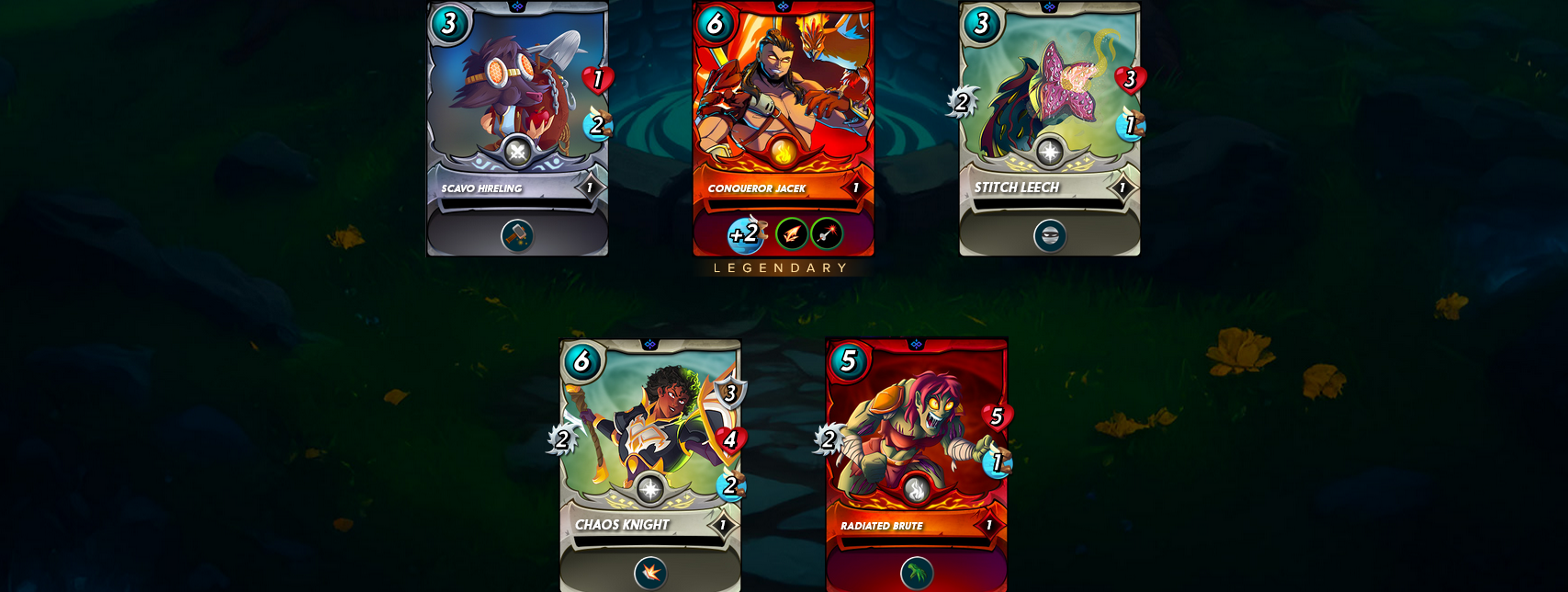Inspect Stitch Leech's masked ninja ability icon
Viewport: 1568px width, 592px height.
point(1050,236)
